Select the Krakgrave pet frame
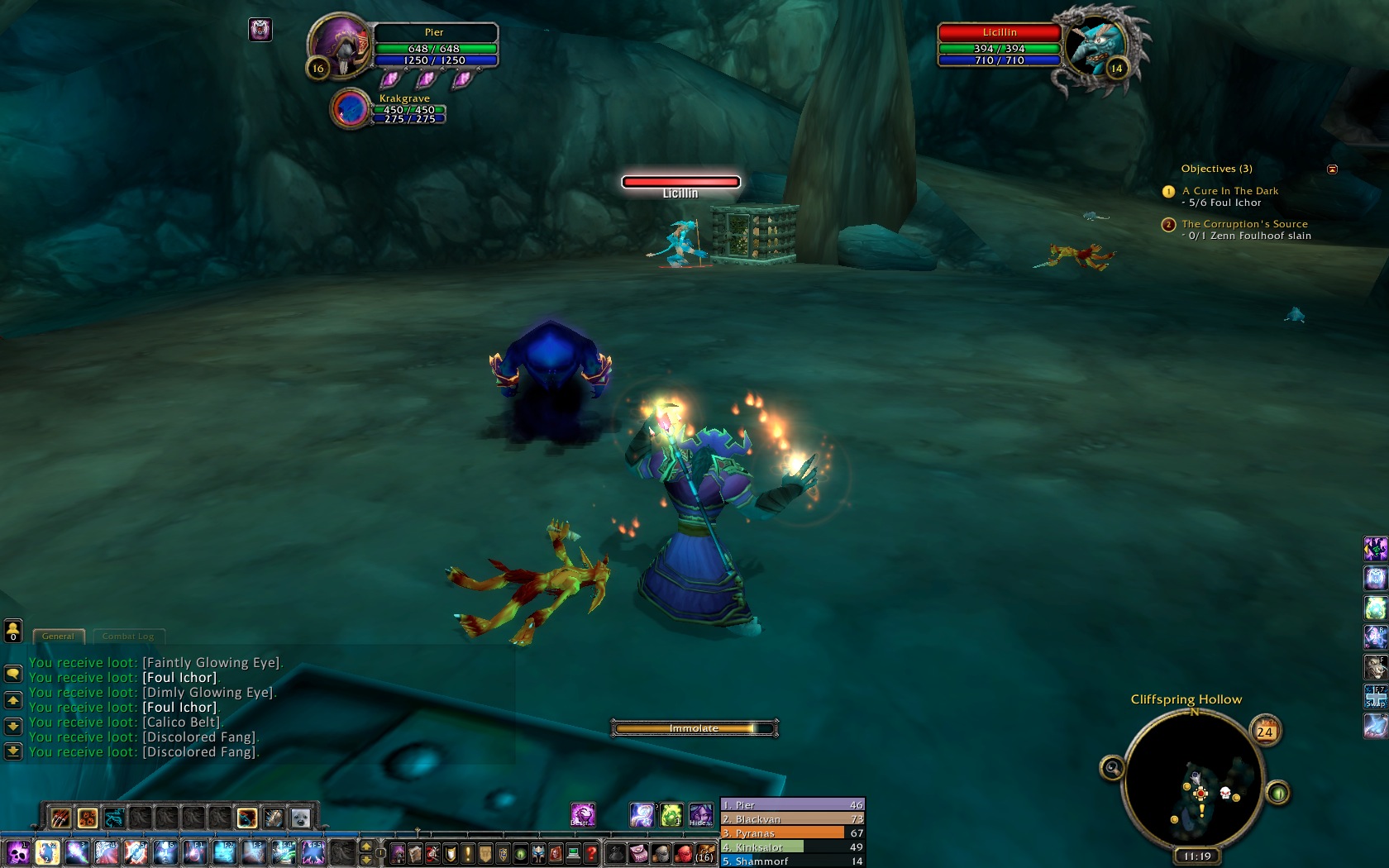 [x=351, y=109]
